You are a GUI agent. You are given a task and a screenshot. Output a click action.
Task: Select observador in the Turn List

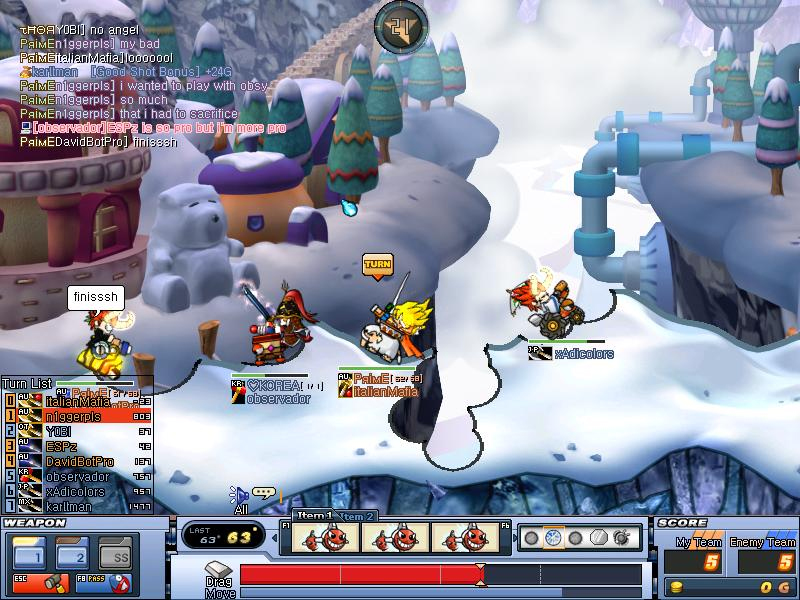pos(77,477)
